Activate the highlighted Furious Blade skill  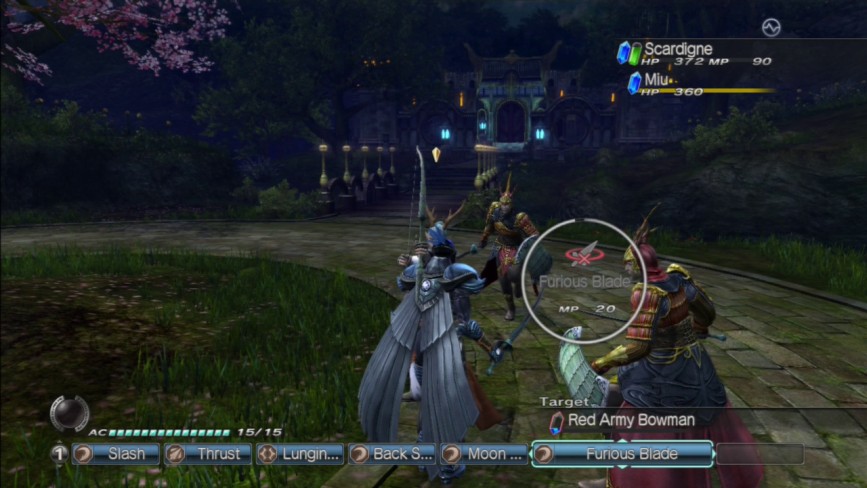(x=622, y=454)
